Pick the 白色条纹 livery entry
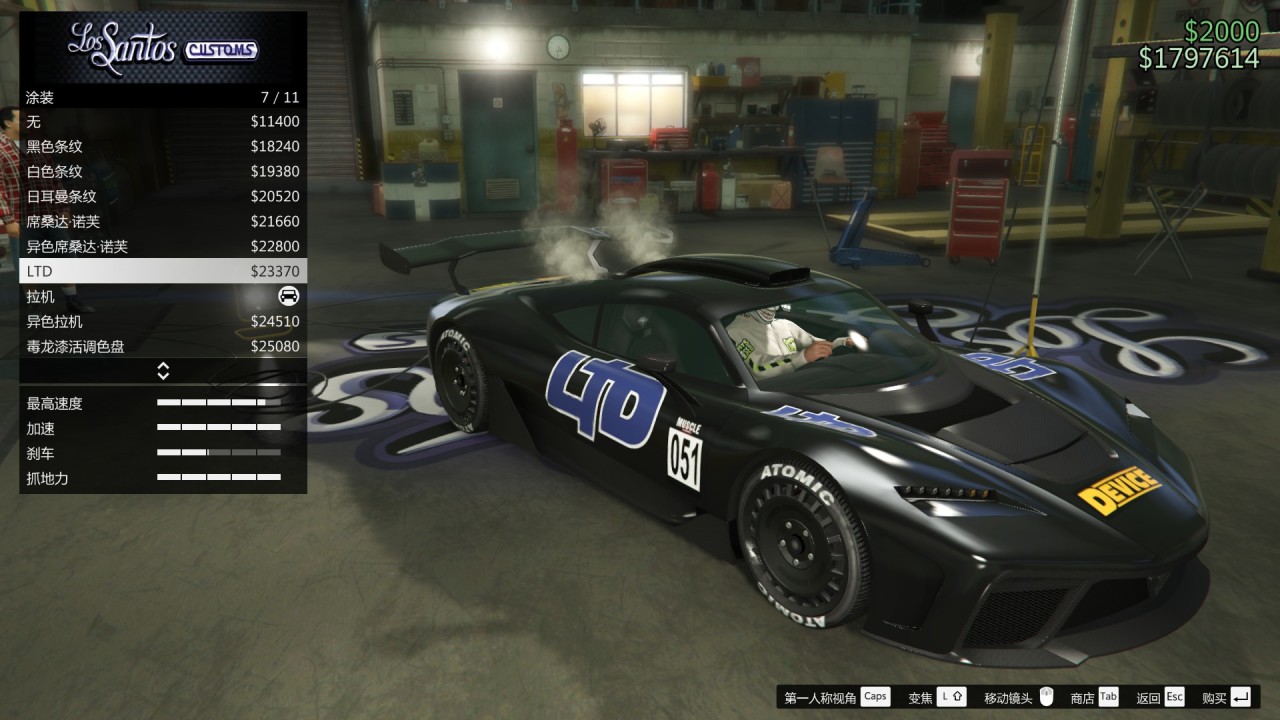 coord(163,172)
